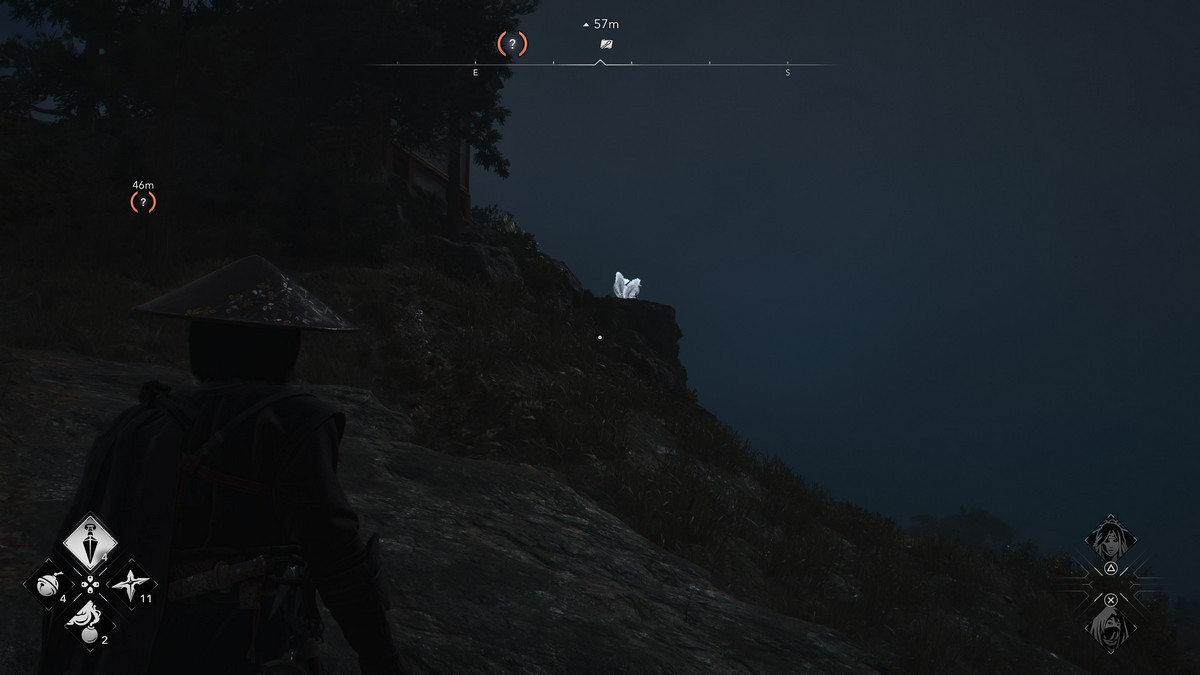Click the question mark marker on the compass
Viewport: 1200px width, 675px height.
[512, 44]
